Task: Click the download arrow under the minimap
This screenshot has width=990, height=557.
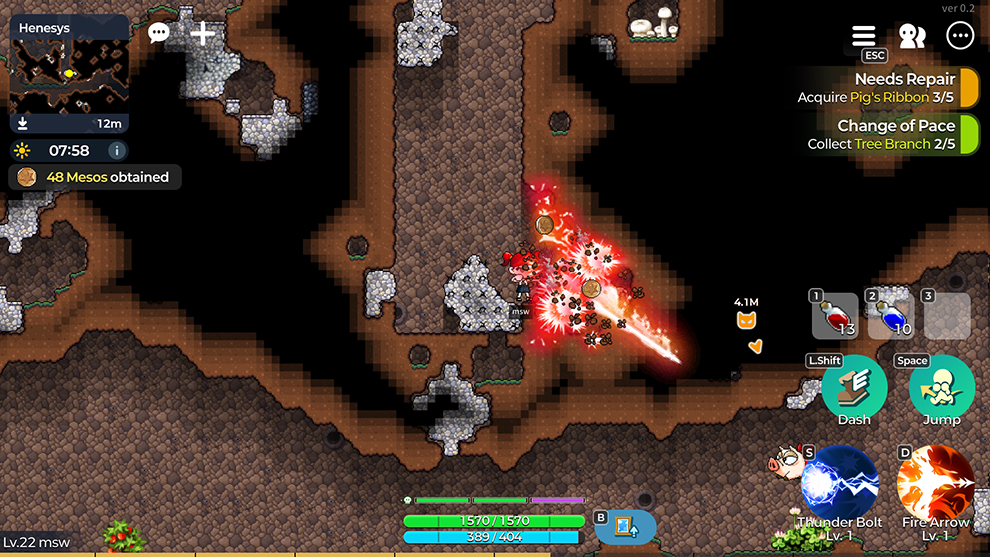Action: (x=23, y=124)
